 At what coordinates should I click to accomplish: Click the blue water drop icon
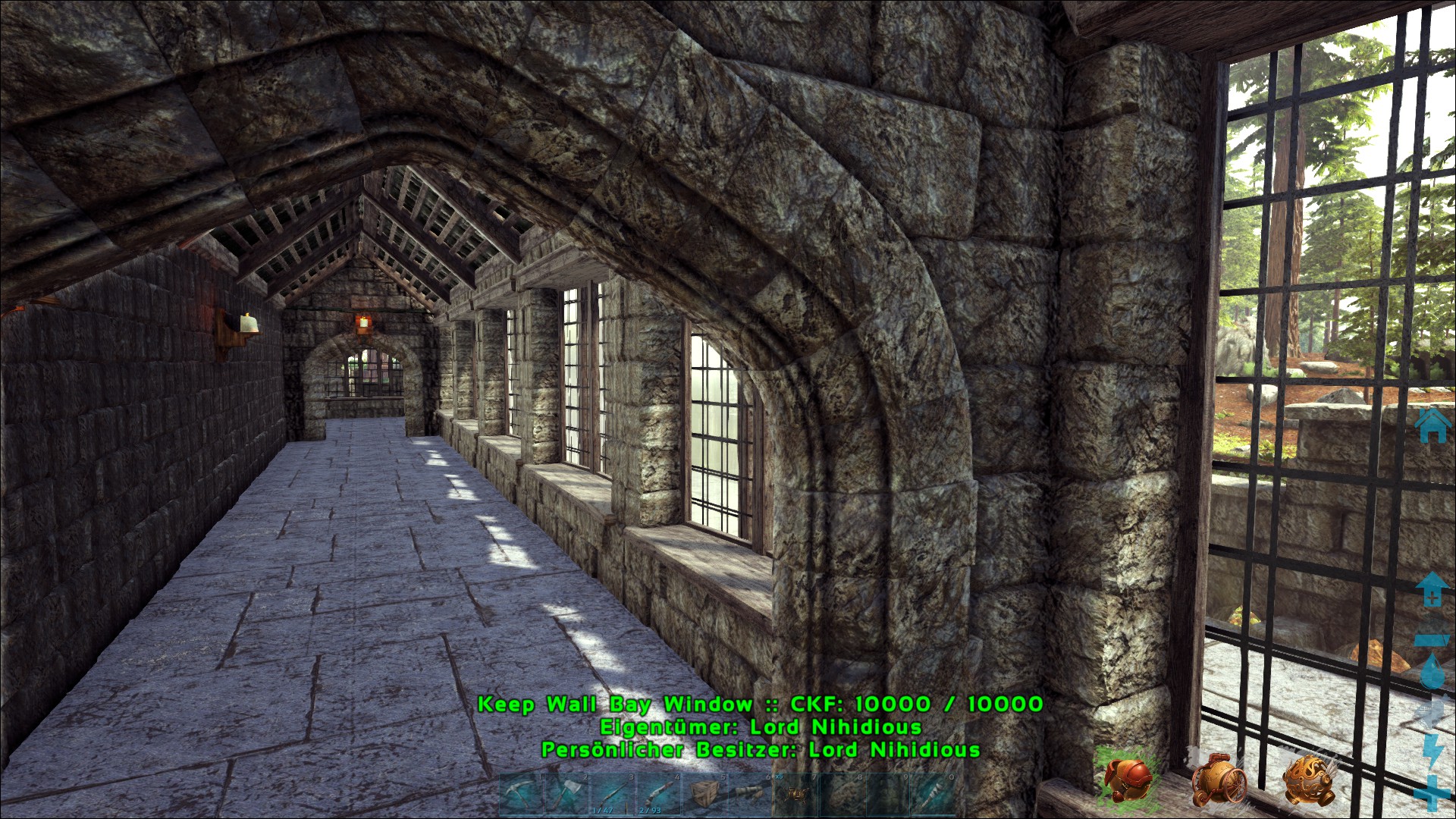[x=1432, y=671]
